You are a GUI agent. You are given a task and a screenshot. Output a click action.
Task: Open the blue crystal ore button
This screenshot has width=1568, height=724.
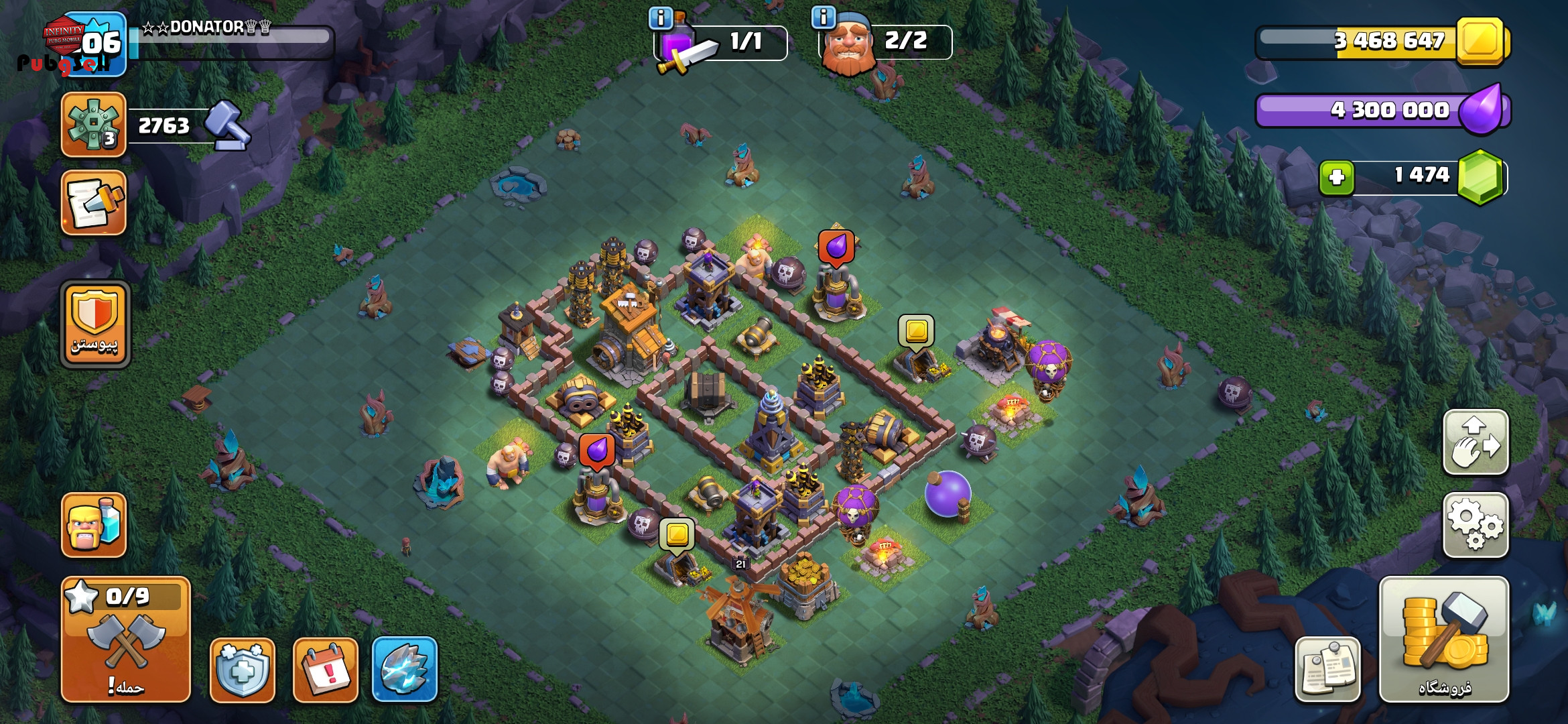(404, 669)
